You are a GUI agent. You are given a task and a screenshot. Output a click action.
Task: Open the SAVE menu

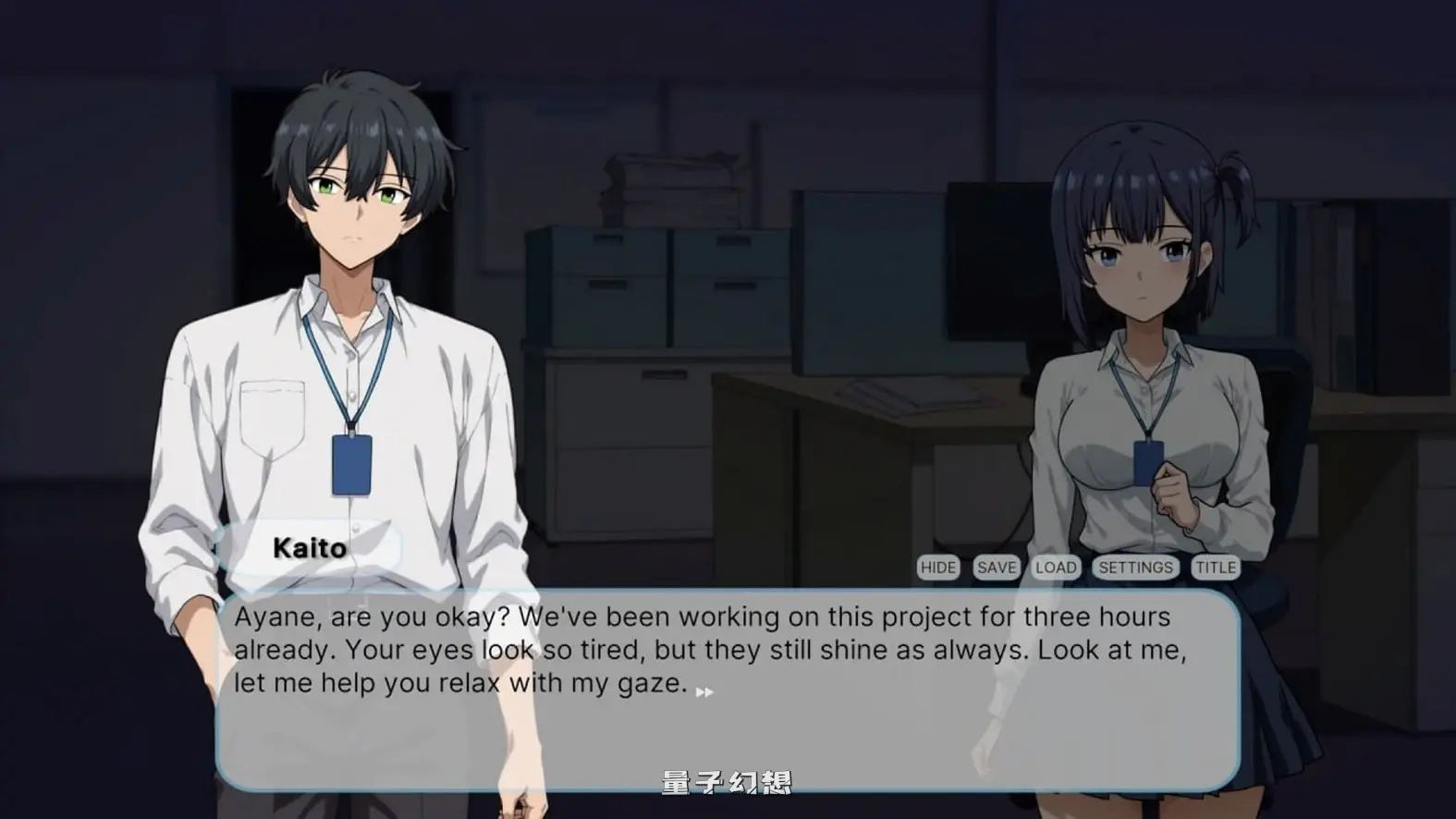tap(995, 567)
